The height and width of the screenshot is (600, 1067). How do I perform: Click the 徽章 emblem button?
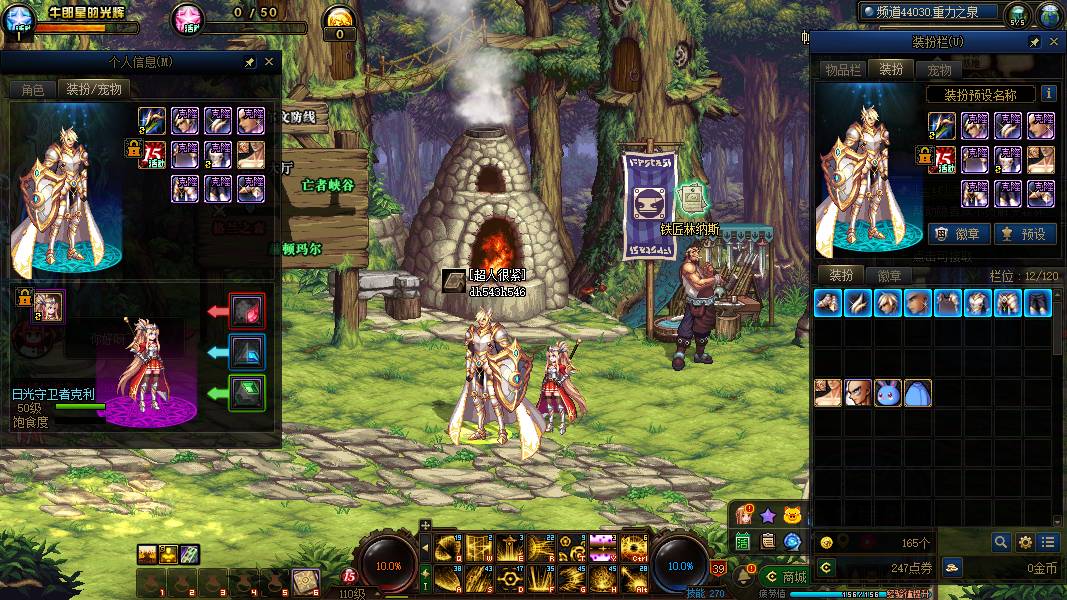pyautogui.click(x=959, y=234)
